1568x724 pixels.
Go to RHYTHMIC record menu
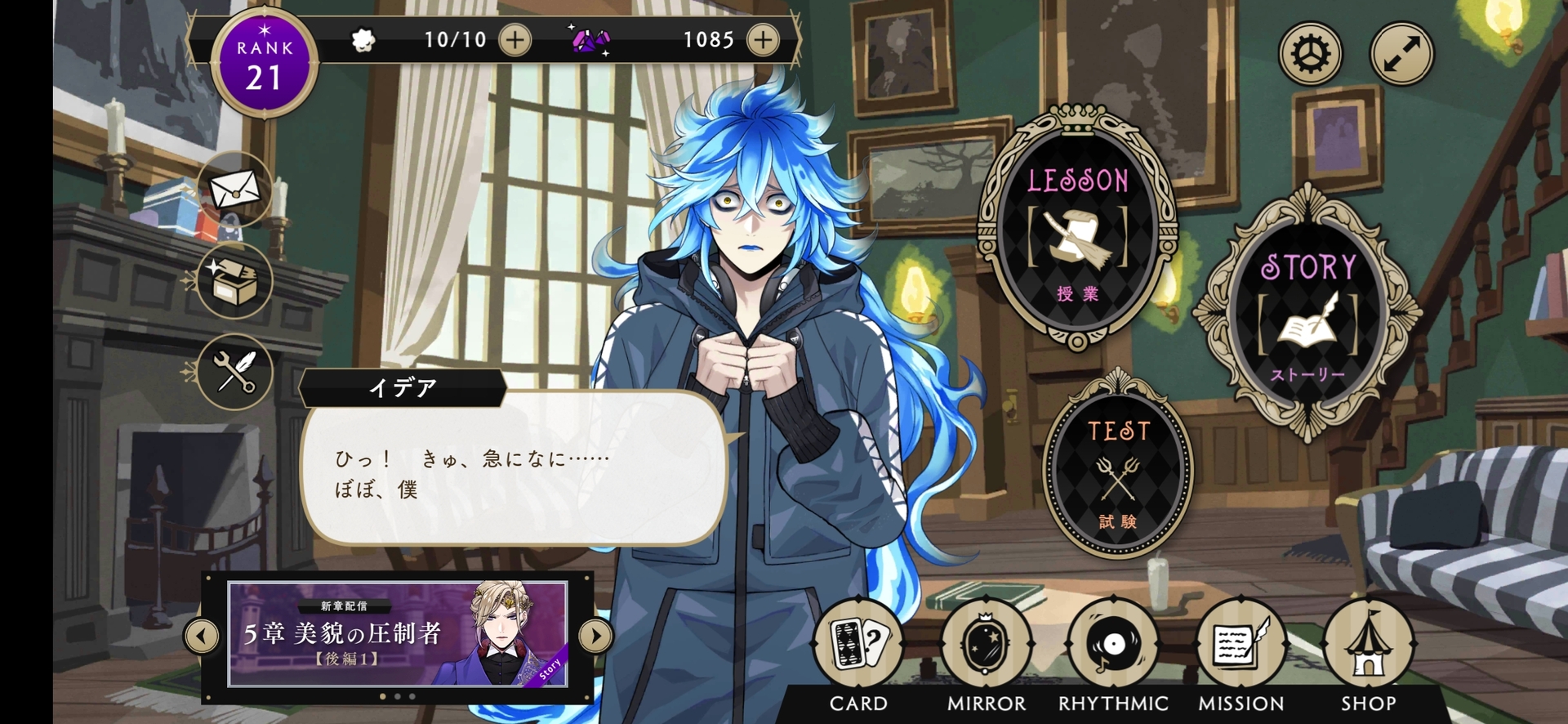[1113, 646]
